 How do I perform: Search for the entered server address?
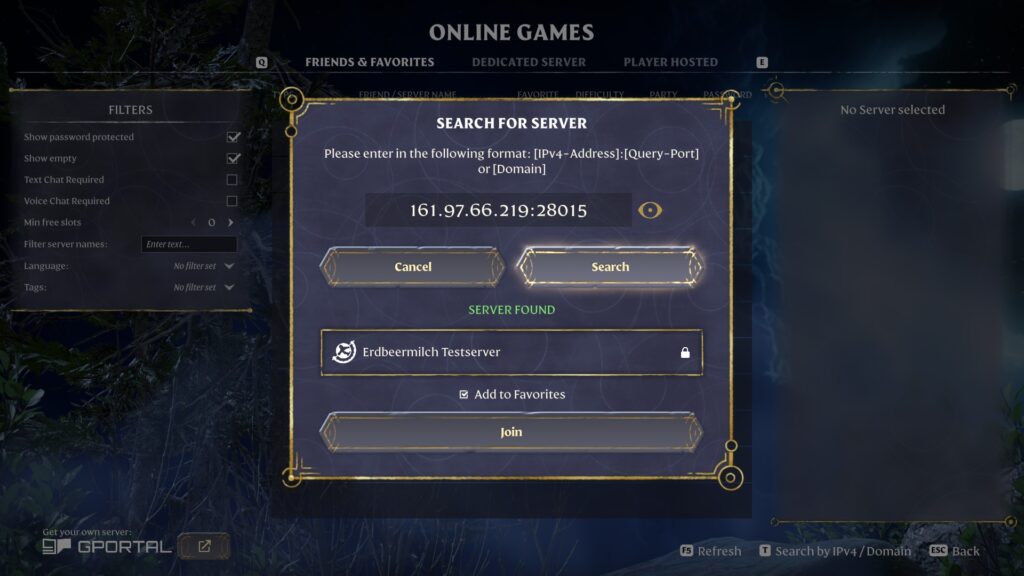click(x=610, y=267)
